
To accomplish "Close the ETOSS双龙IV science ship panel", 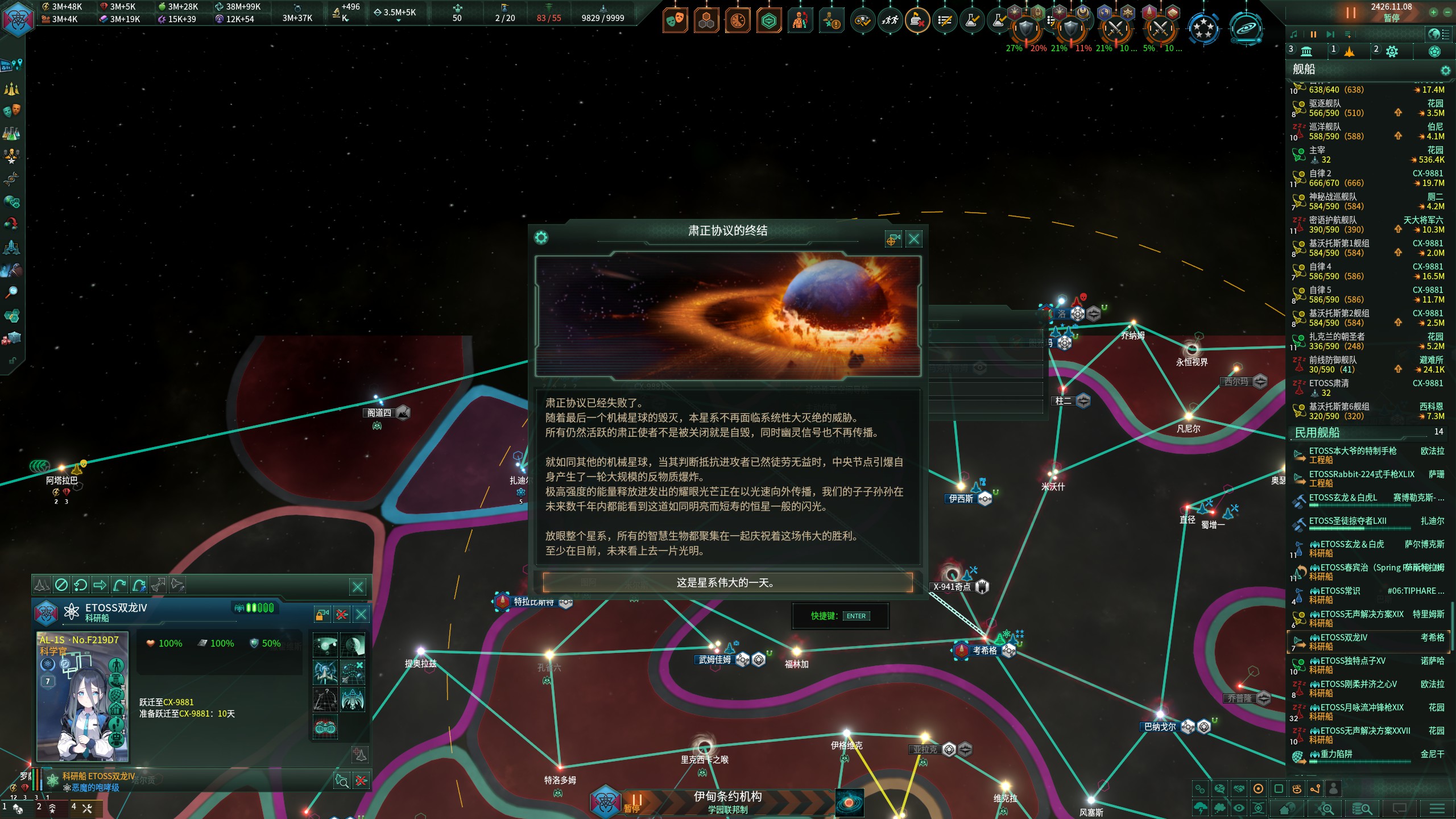I will point(361,614).
